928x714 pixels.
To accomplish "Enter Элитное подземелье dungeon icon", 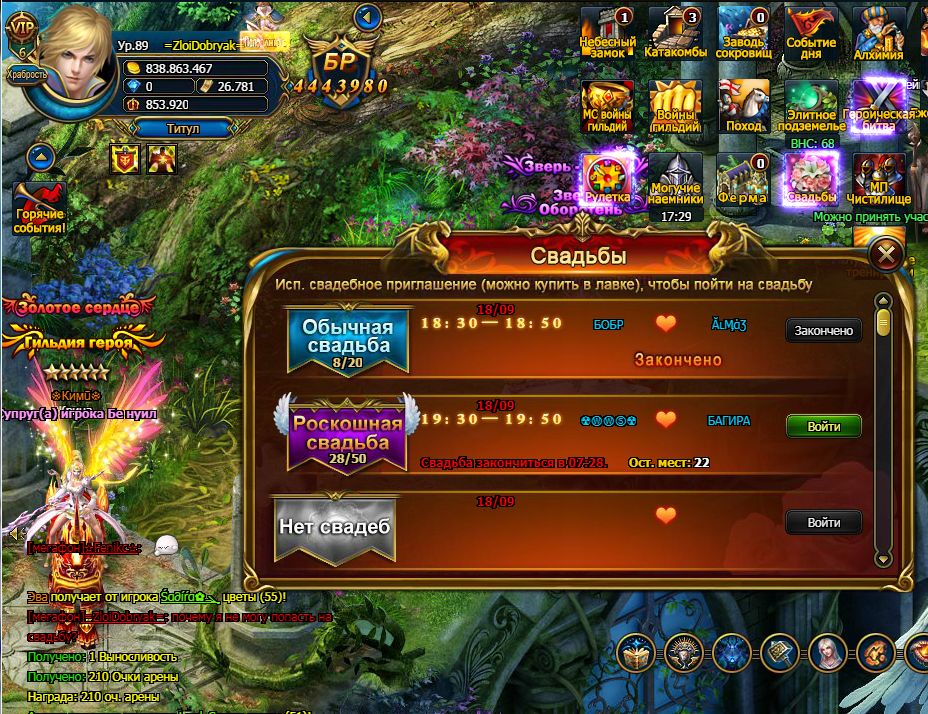I will 811,107.
